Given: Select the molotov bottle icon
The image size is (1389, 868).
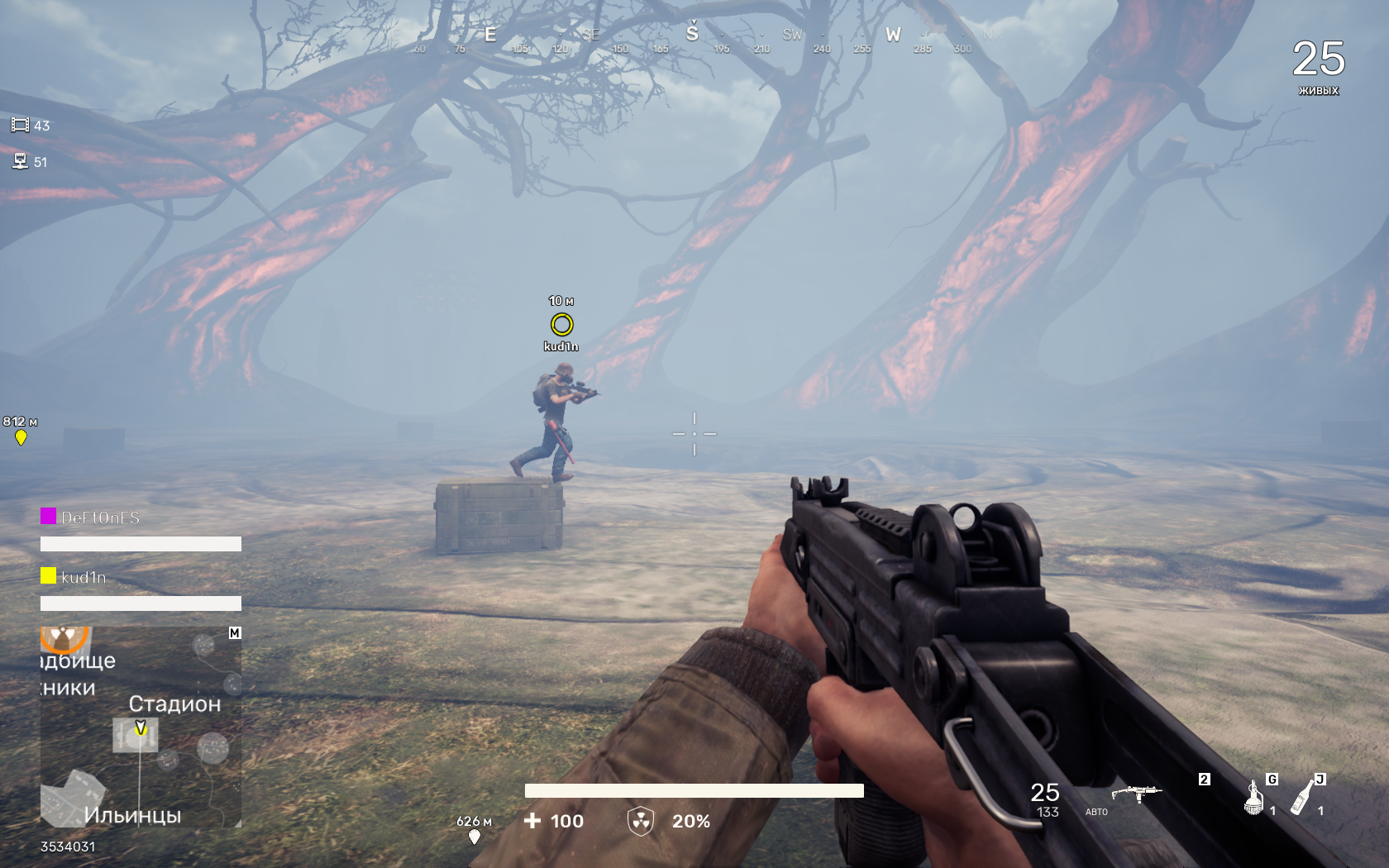Looking at the screenshot, I should (x=1302, y=799).
